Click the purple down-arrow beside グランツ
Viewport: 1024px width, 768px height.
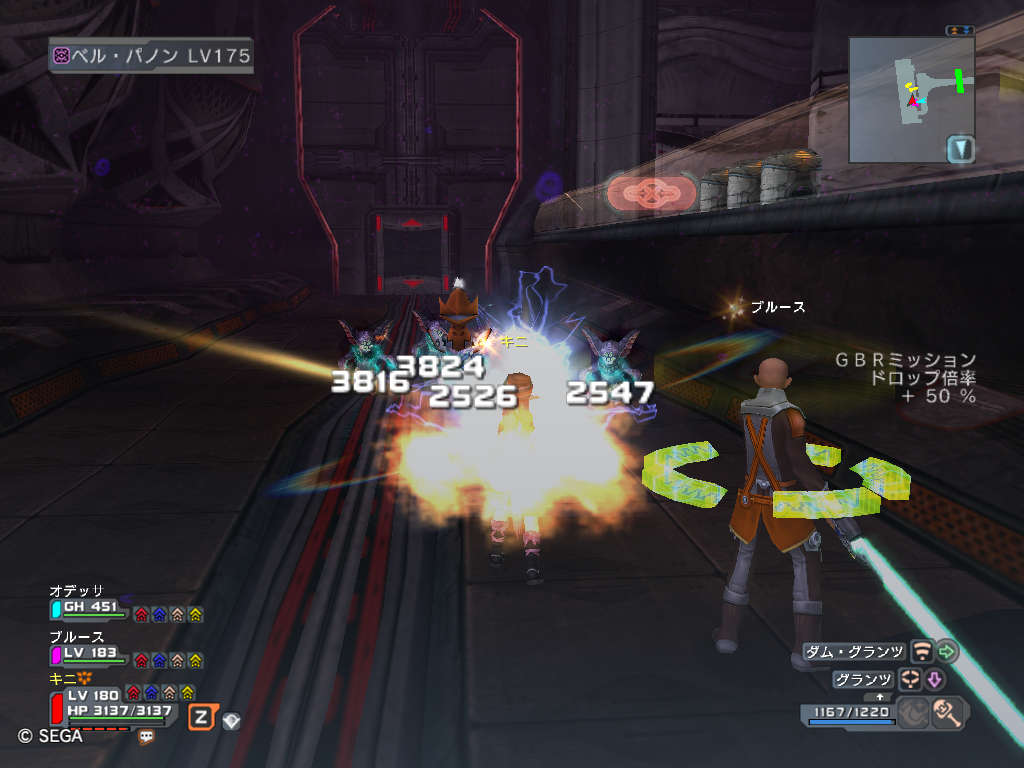point(936,680)
